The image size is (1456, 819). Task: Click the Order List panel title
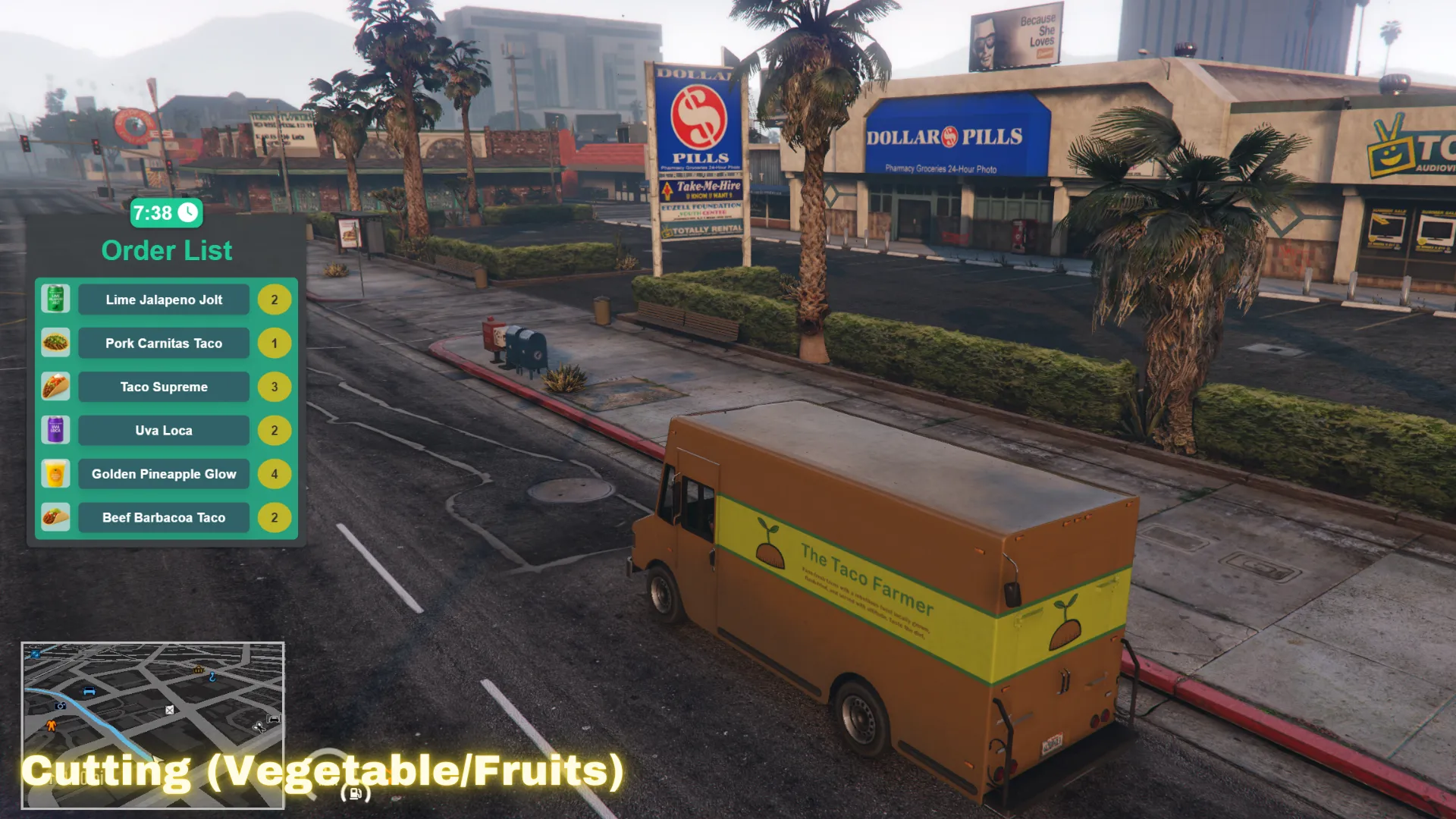167,250
